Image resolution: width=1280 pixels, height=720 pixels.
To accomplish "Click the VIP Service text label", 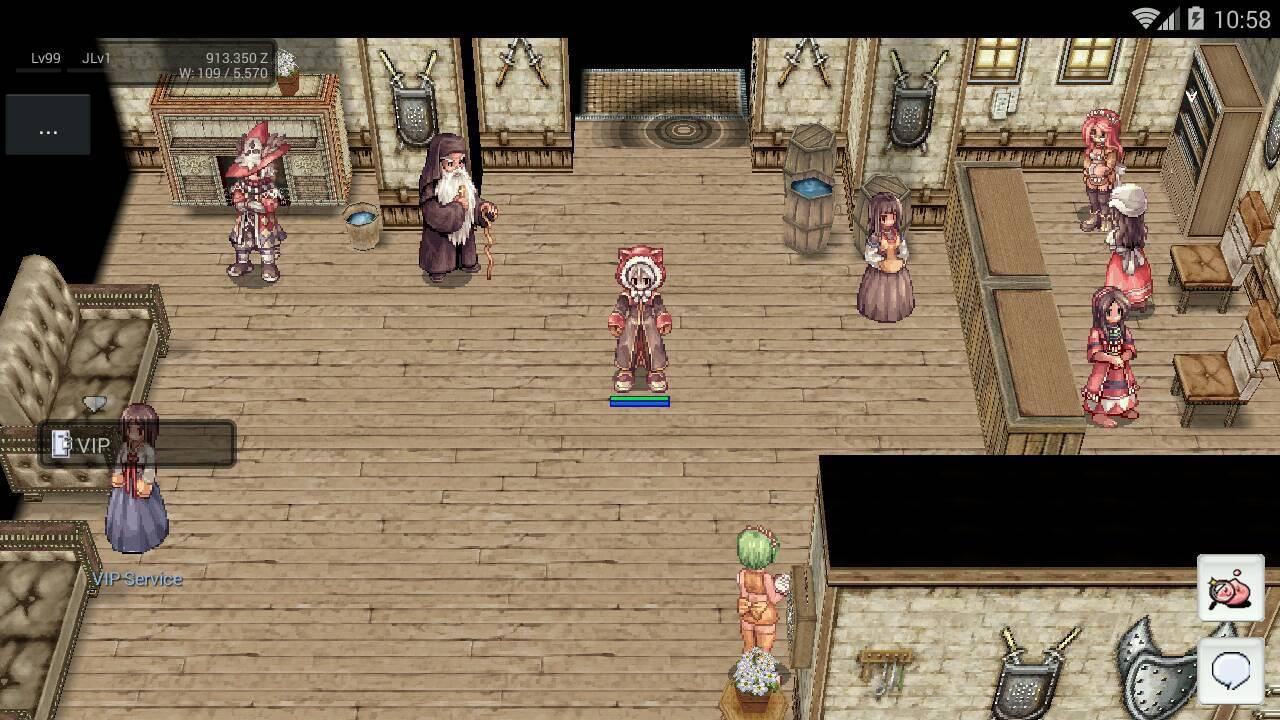I will point(138,578).
